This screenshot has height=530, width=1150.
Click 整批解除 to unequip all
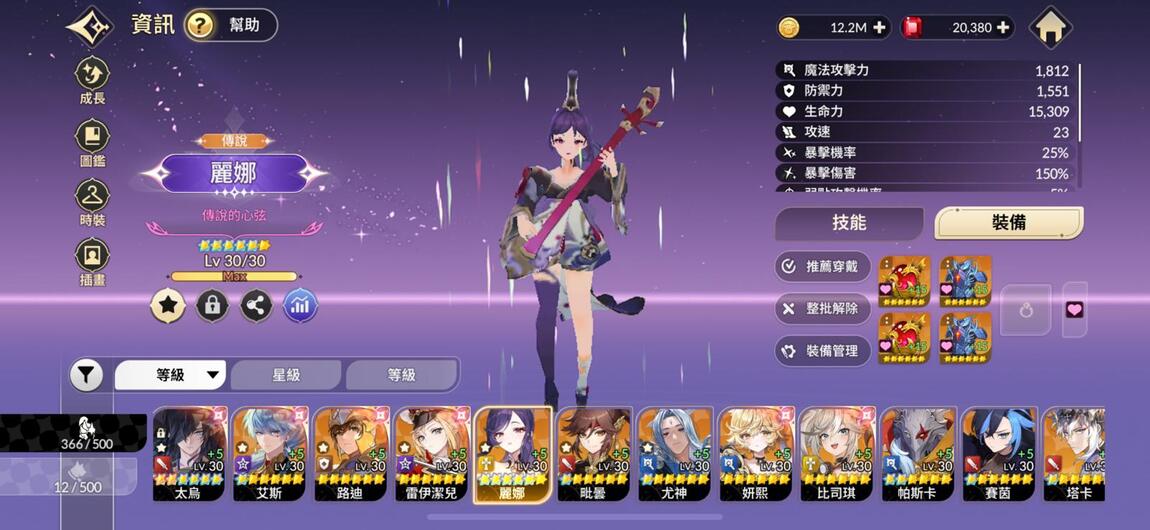(823, 309)
